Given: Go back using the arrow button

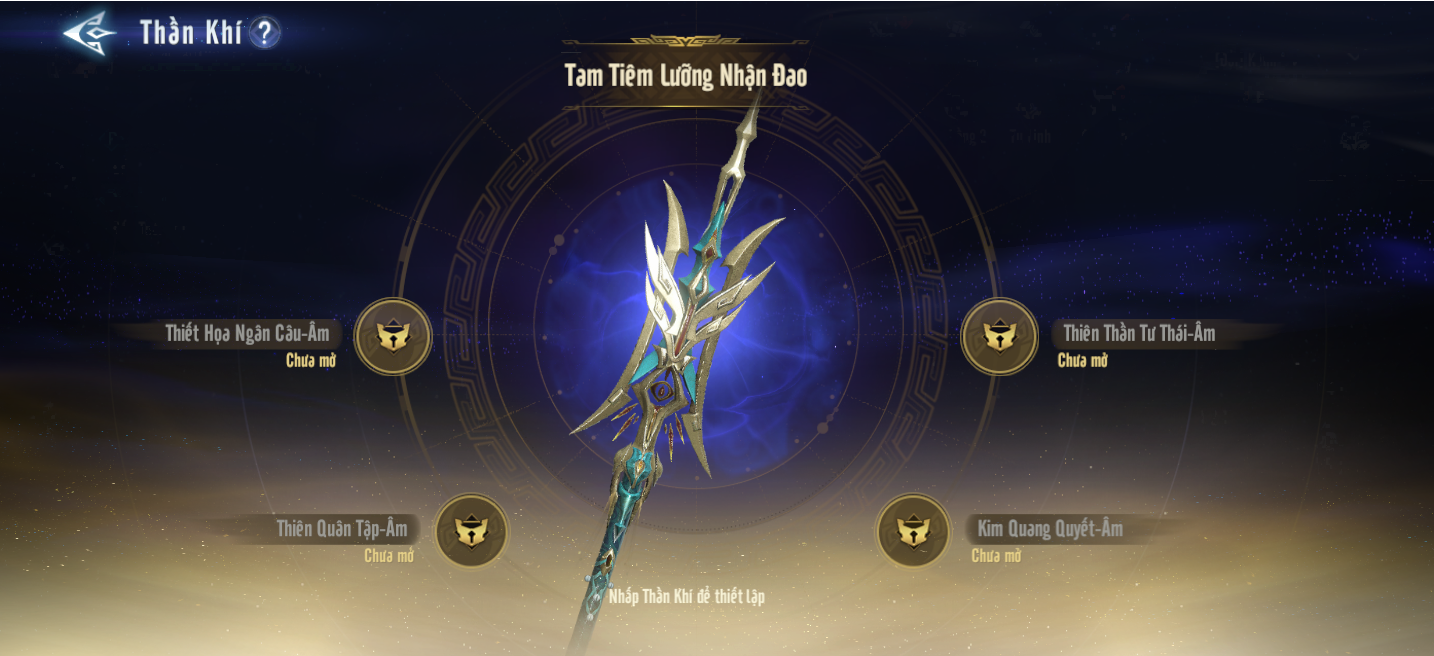Looking at the screenshot, I should [89, 33].
